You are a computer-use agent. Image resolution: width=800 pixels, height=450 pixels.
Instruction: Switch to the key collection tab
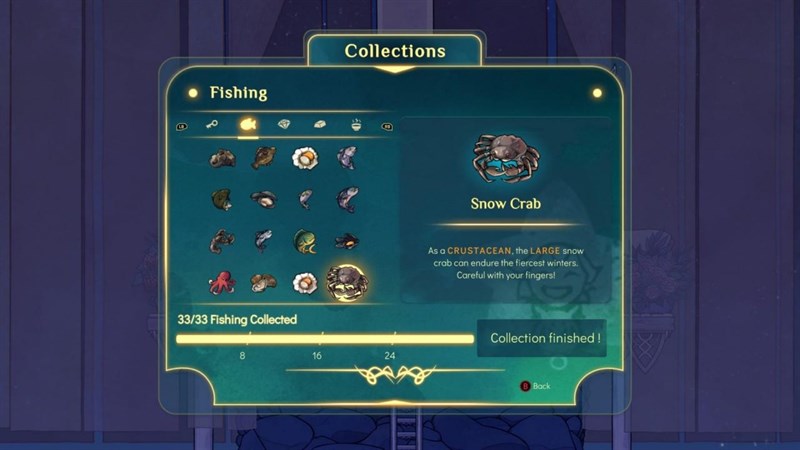click(x=212, y=125)
